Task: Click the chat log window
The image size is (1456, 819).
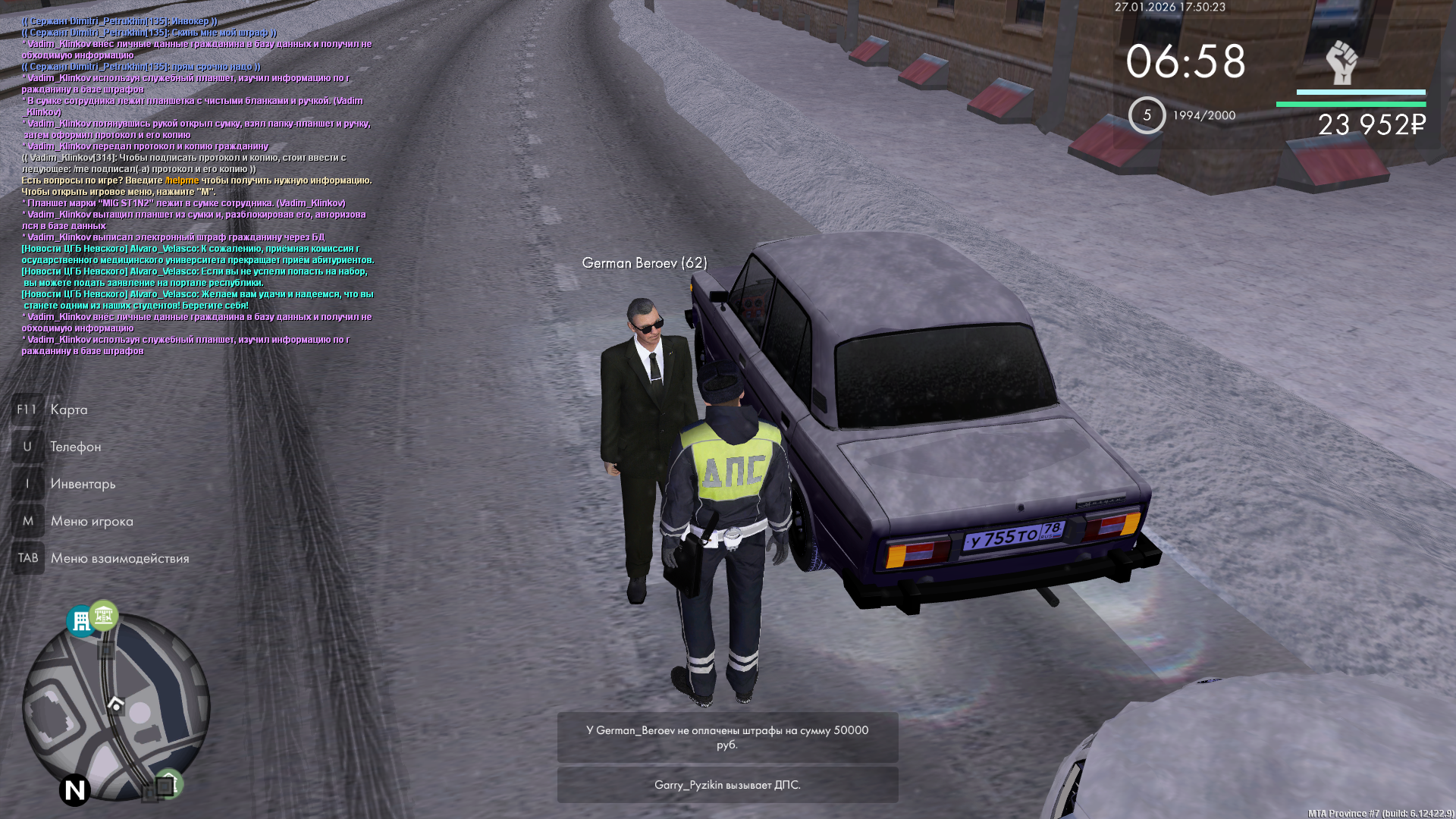Action: (197, 186)
